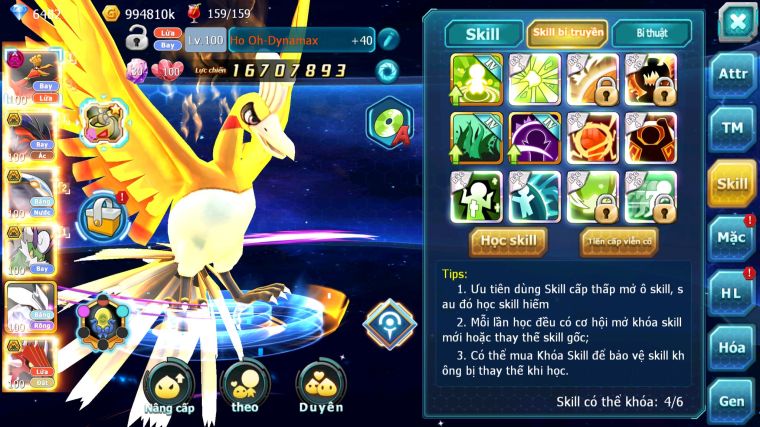The width and height of the screenshot is (760, 427).
Task: Open the Mặc side tab
Action: tap(732, 238)
